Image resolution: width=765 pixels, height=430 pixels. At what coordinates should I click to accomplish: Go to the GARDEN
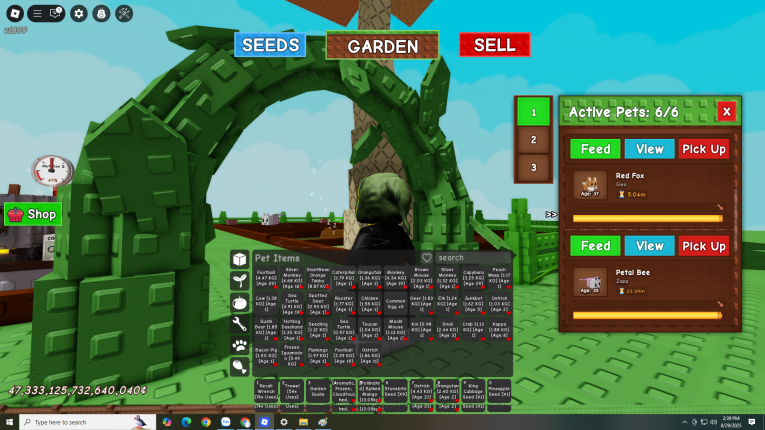[x=382, y=46]
